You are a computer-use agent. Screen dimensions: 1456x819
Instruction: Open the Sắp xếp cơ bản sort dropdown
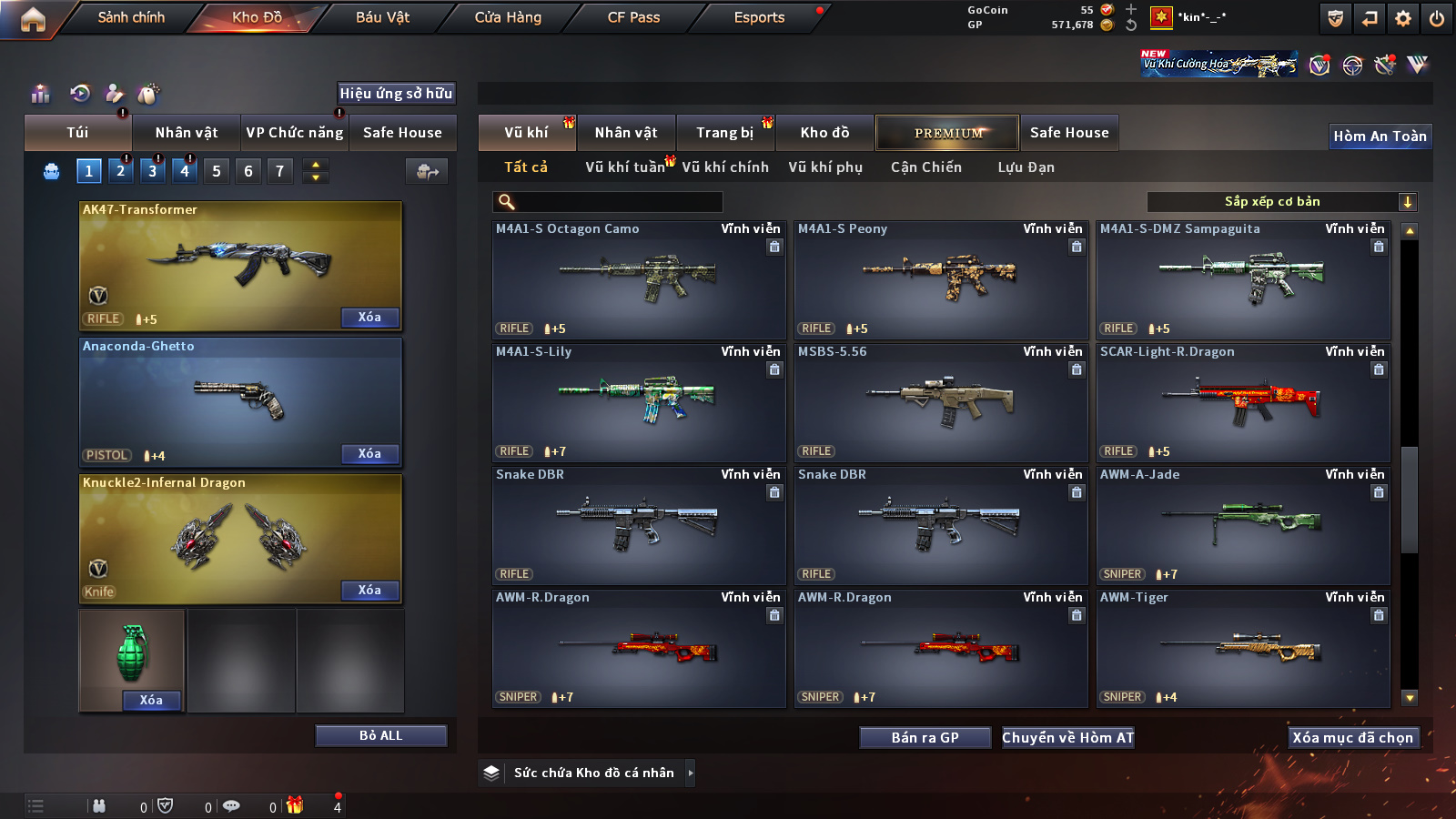tap(1281, 202)
